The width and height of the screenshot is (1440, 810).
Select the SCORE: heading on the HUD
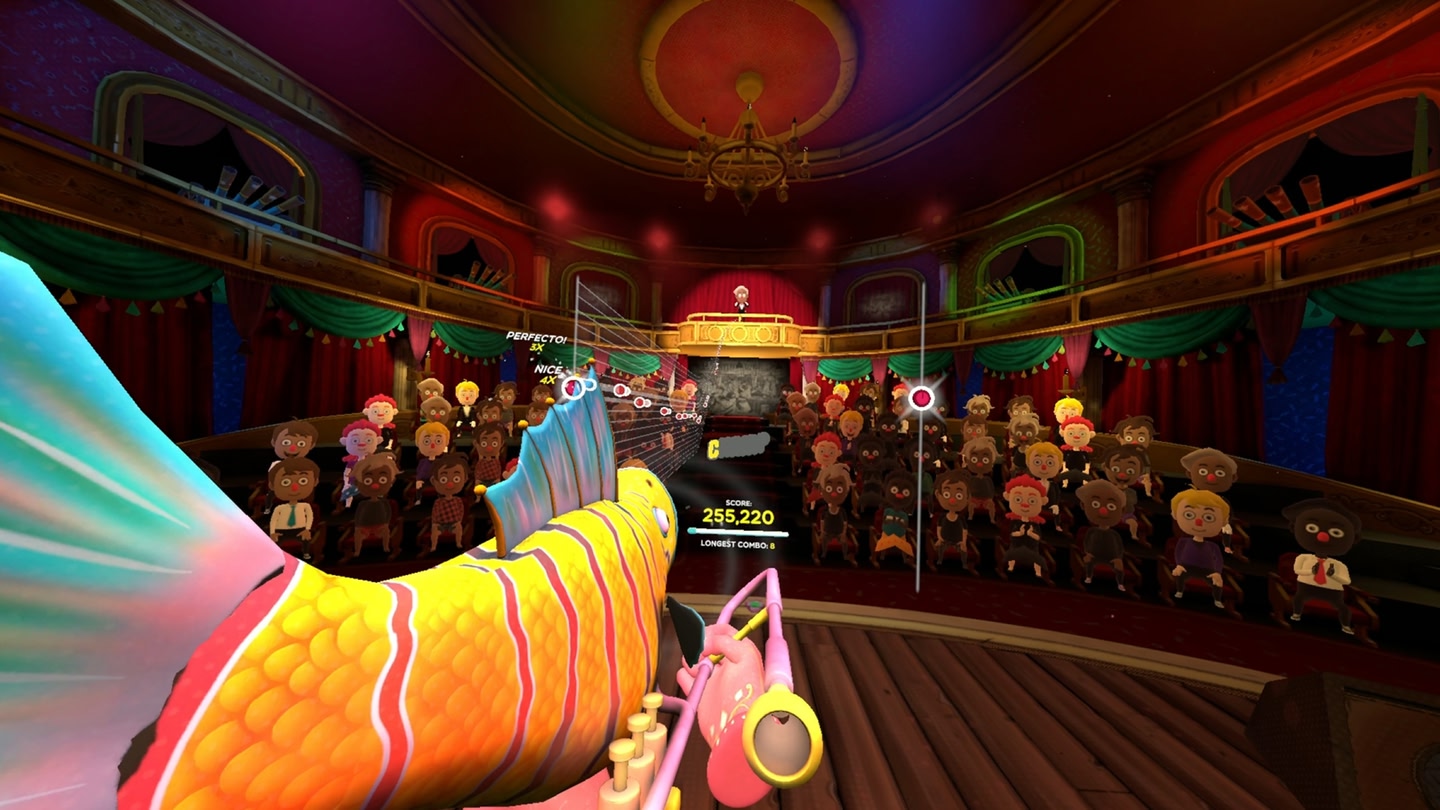(x=738, y=503)
